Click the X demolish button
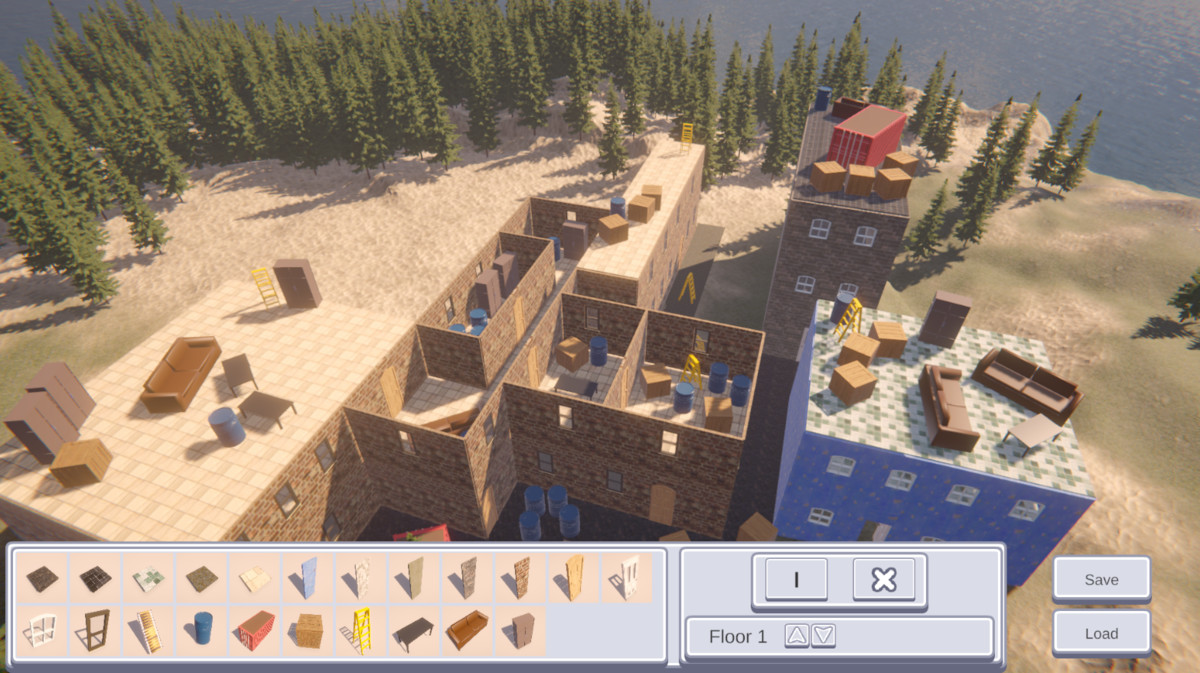 884,579
